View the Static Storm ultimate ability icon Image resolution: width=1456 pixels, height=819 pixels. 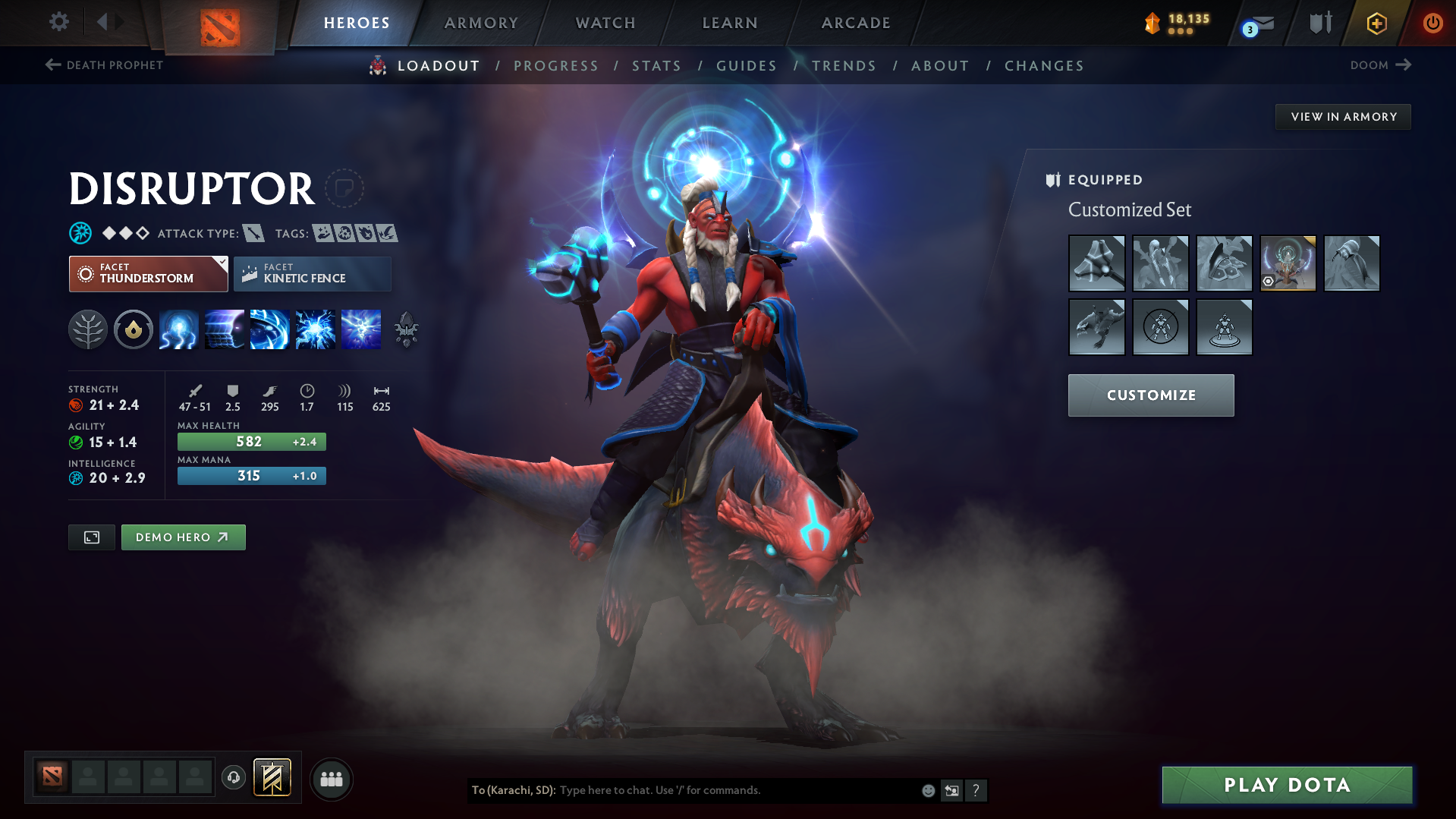click(360, 329)
